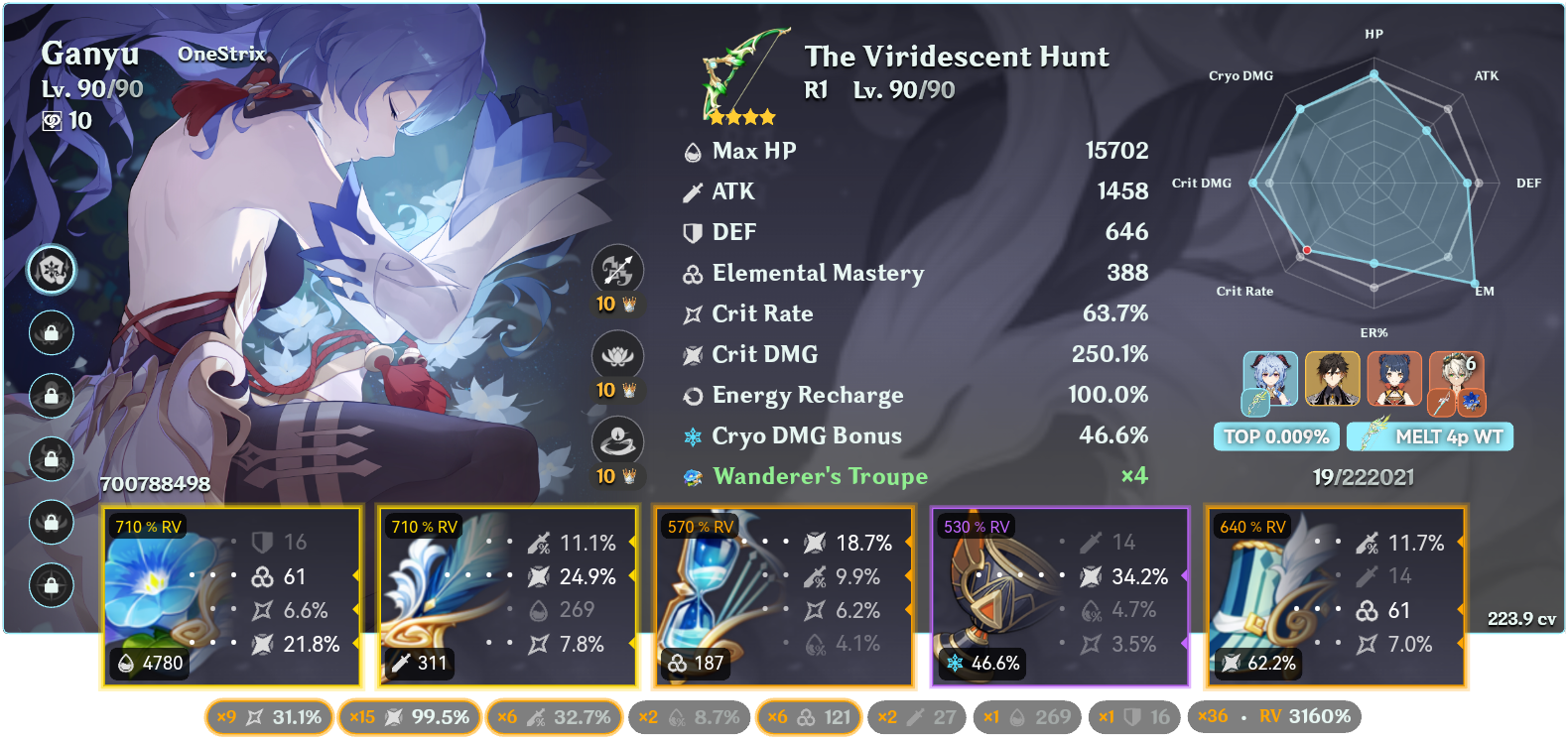Expand the 530% RV badge on goblet artifact
1568x741 pixels.
pos(974,528)
